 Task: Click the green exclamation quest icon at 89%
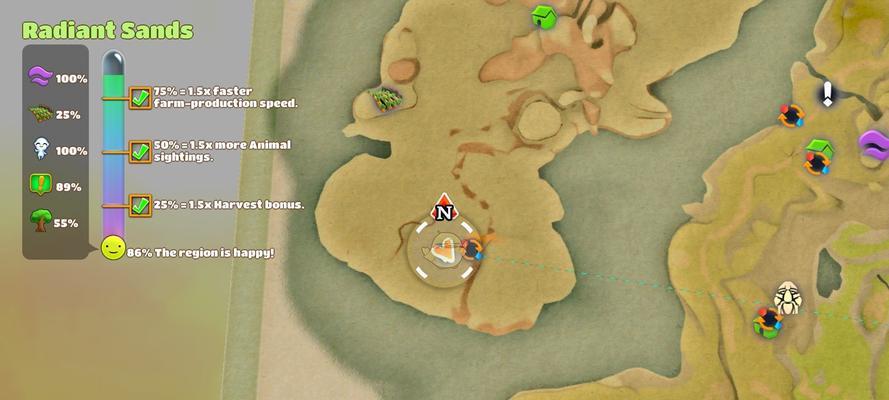40,186
